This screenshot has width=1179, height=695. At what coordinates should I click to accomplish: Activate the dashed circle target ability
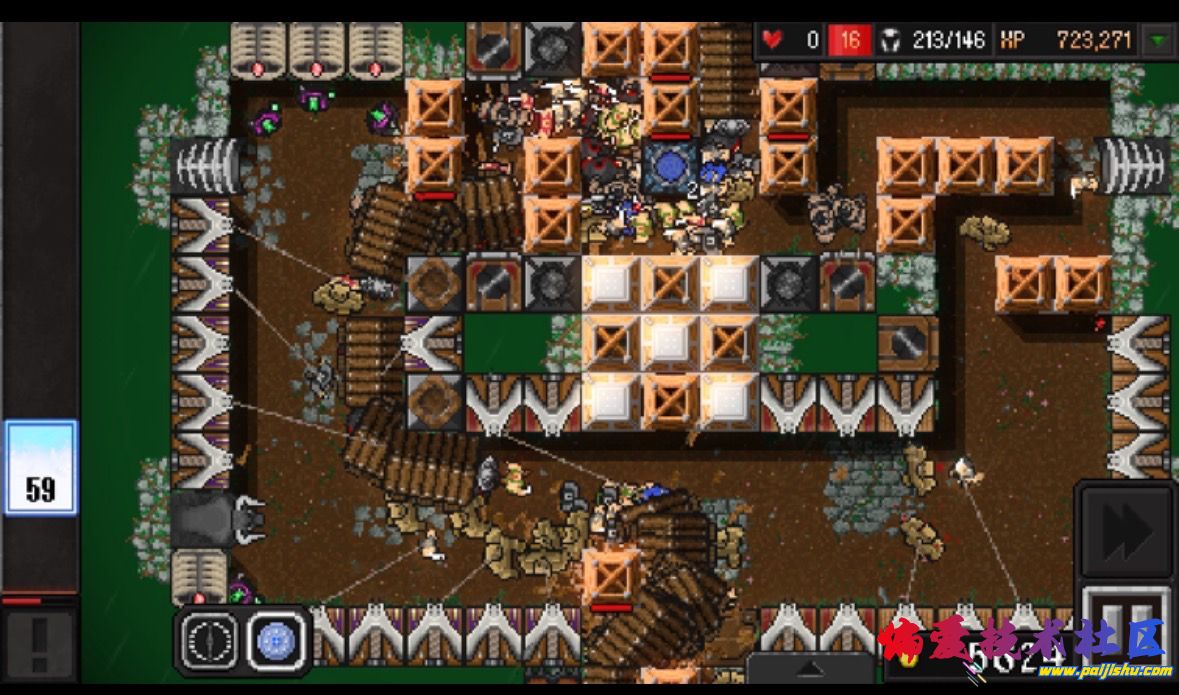click(x=210, y=639)
